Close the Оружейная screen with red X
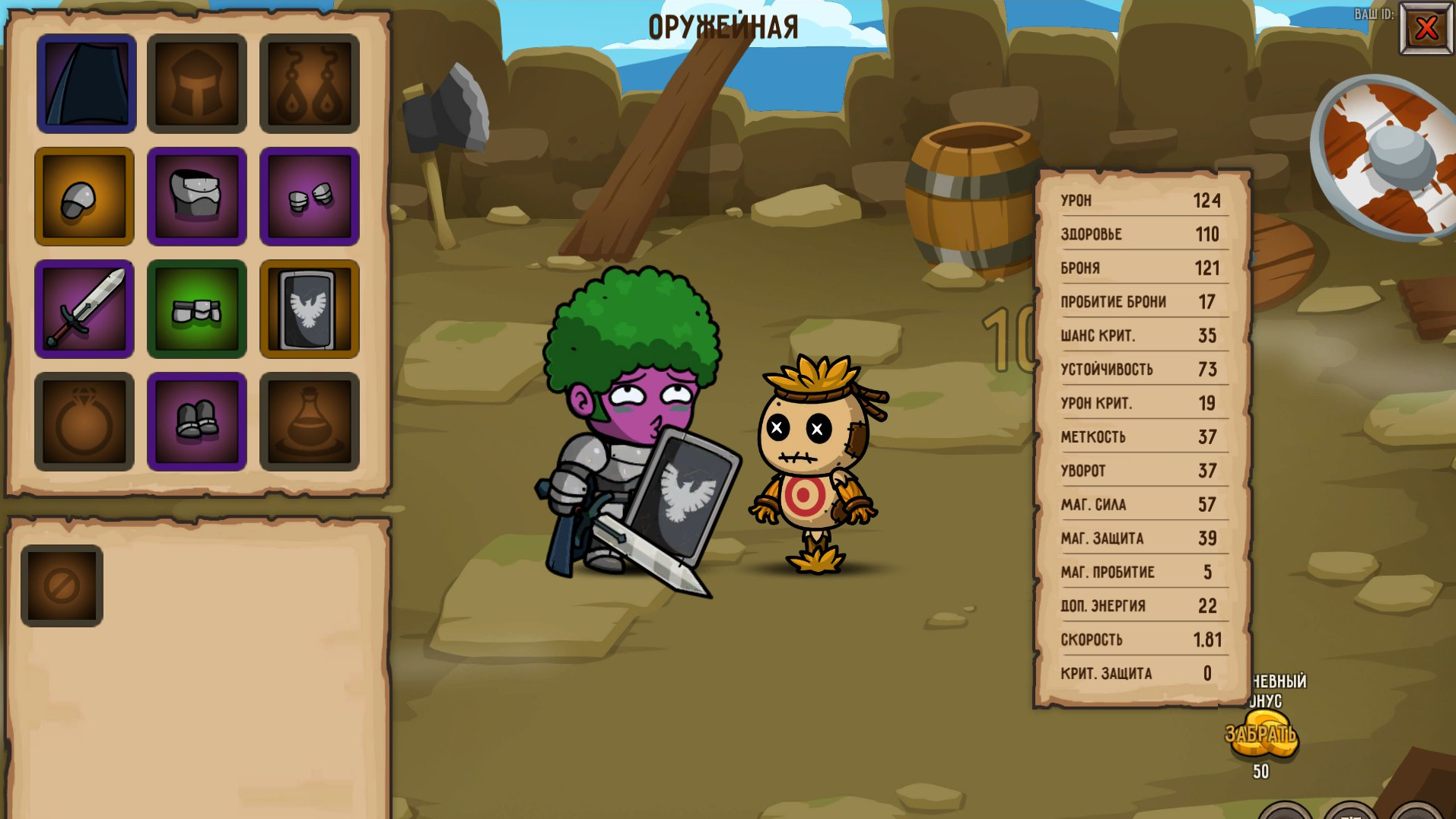The width and height of the screenshot is (1456, 819). pyautogui.click(x=1426, y=28)
